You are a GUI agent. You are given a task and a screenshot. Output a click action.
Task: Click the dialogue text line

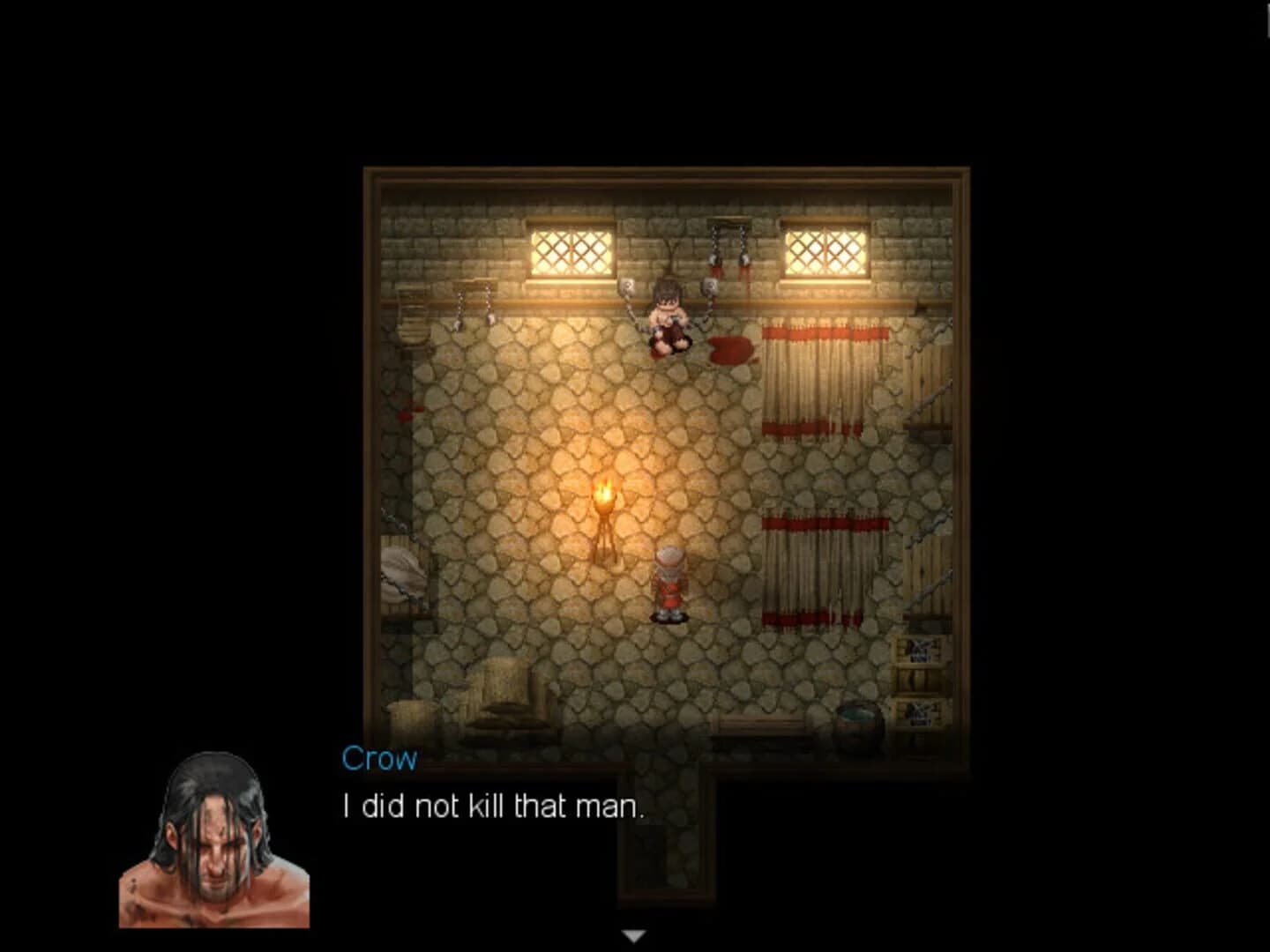[x=492, y=805]
